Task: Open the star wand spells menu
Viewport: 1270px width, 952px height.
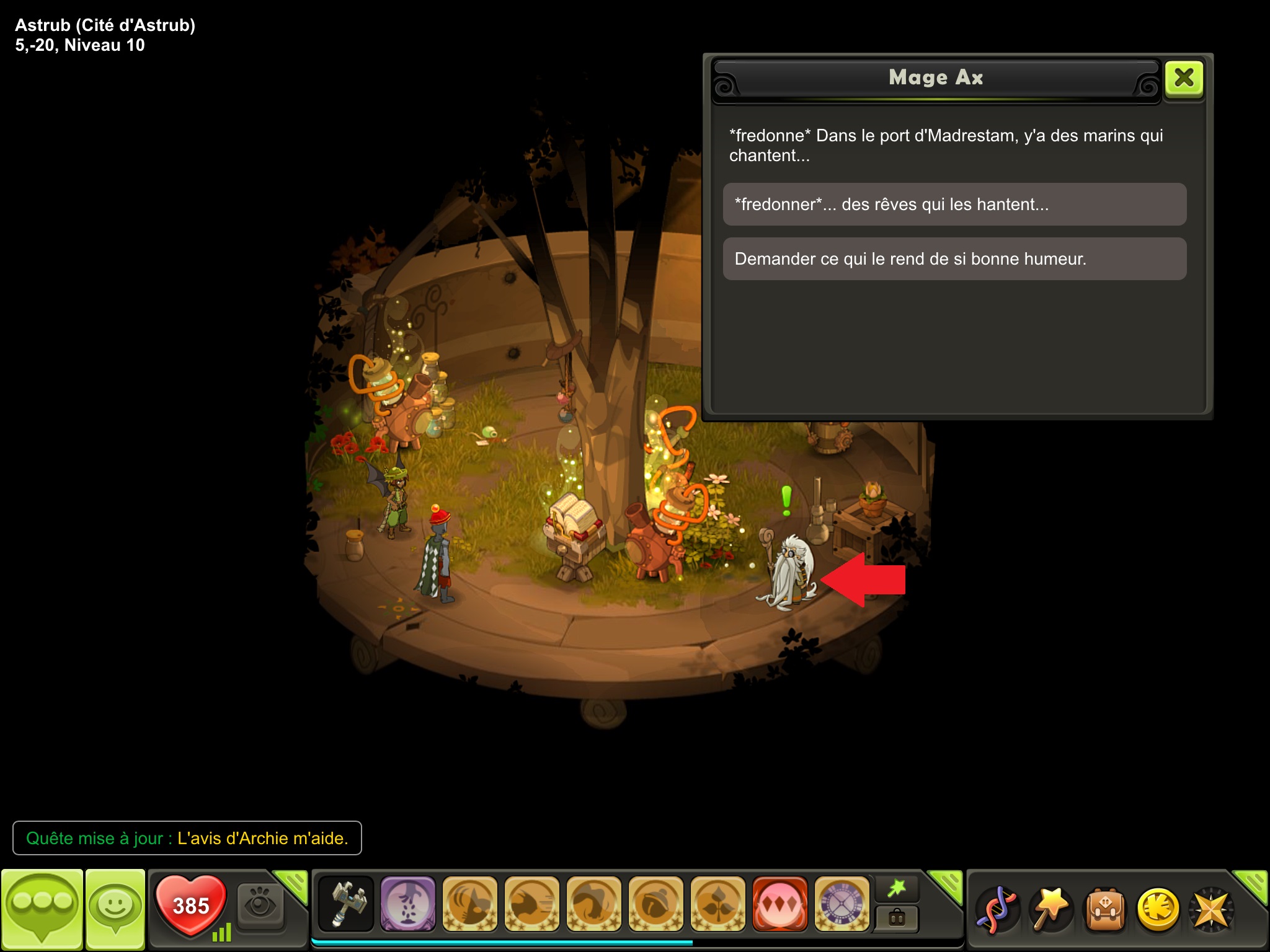Action: (1050, 909)
